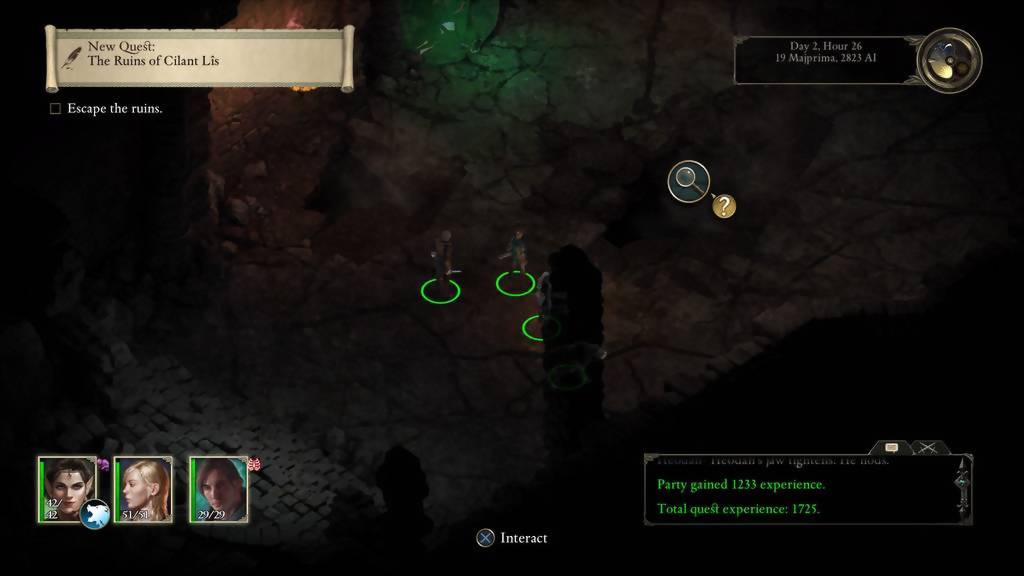Click the magnifying glass examine cursor
The width and height of the screenshot is (1024, 576).
point(687,181)
